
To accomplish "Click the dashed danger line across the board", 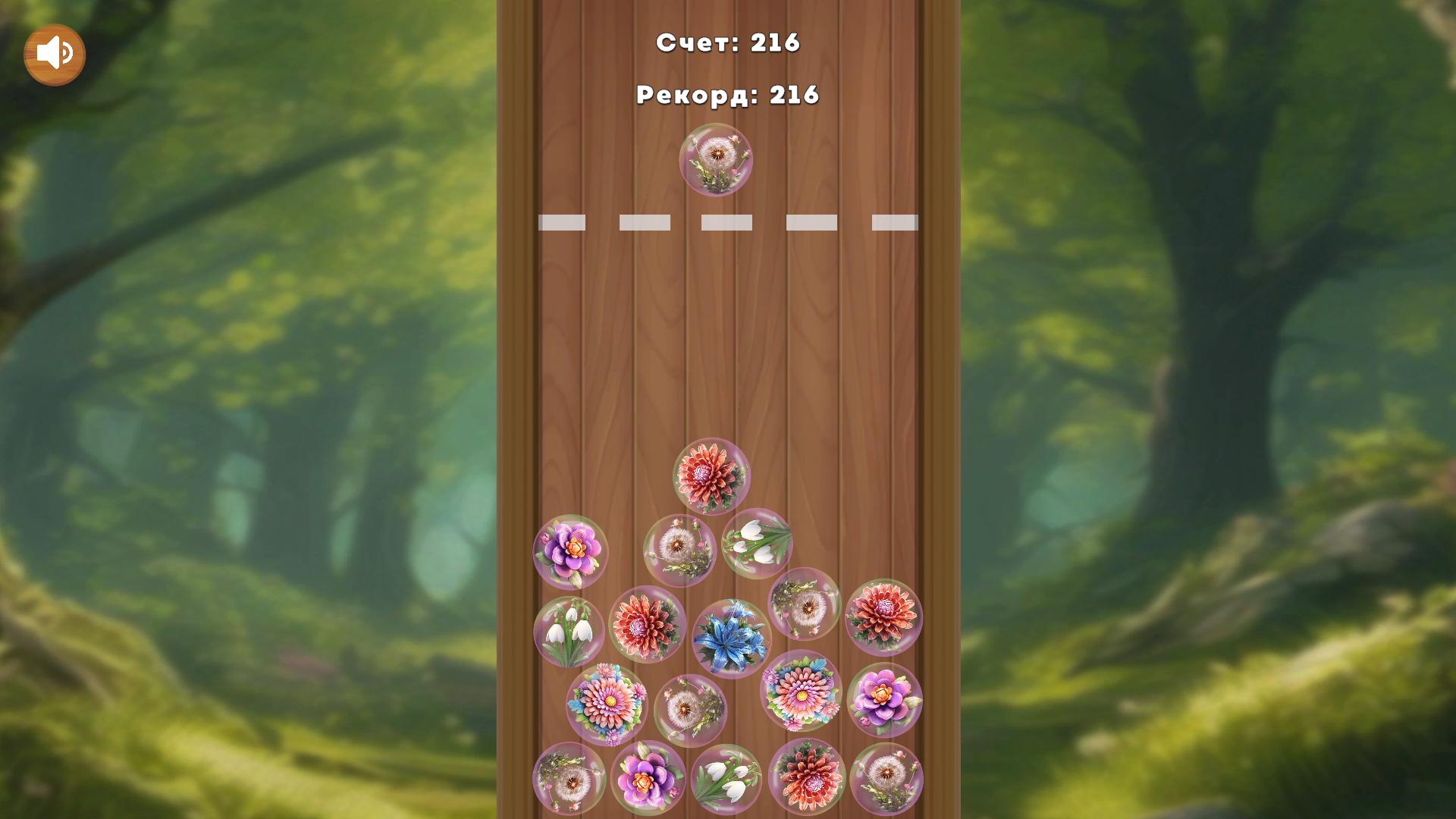I will (x=726, y=222).
